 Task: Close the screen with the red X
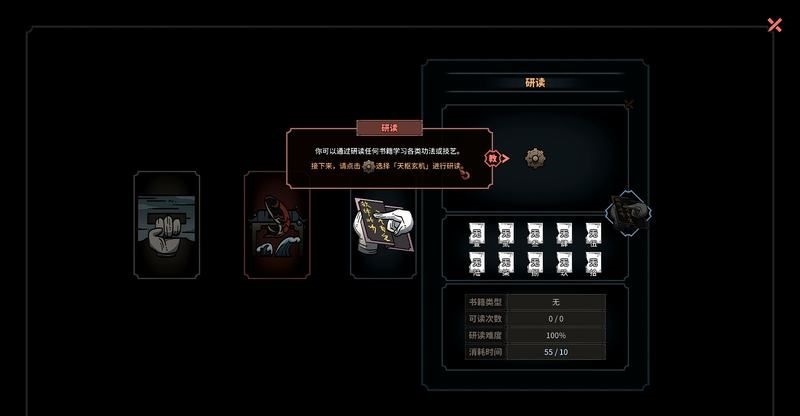click(x=774, y=25)
